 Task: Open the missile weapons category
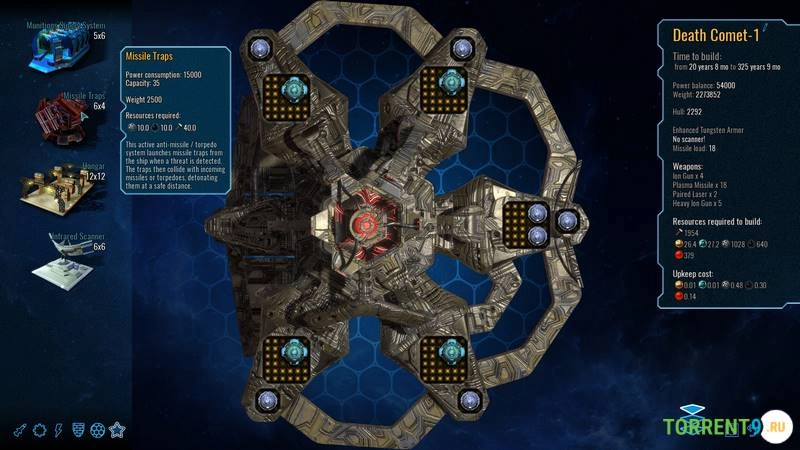coord(20,430)
